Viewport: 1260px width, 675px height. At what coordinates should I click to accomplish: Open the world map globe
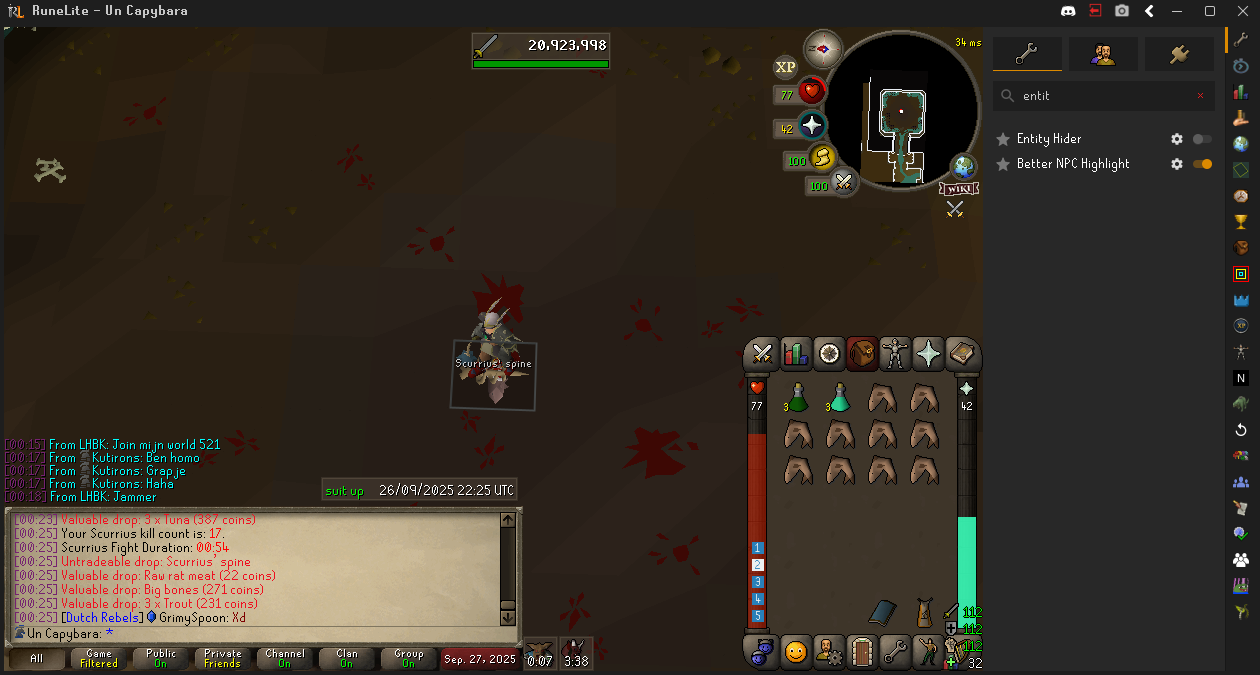click(963, 166)
